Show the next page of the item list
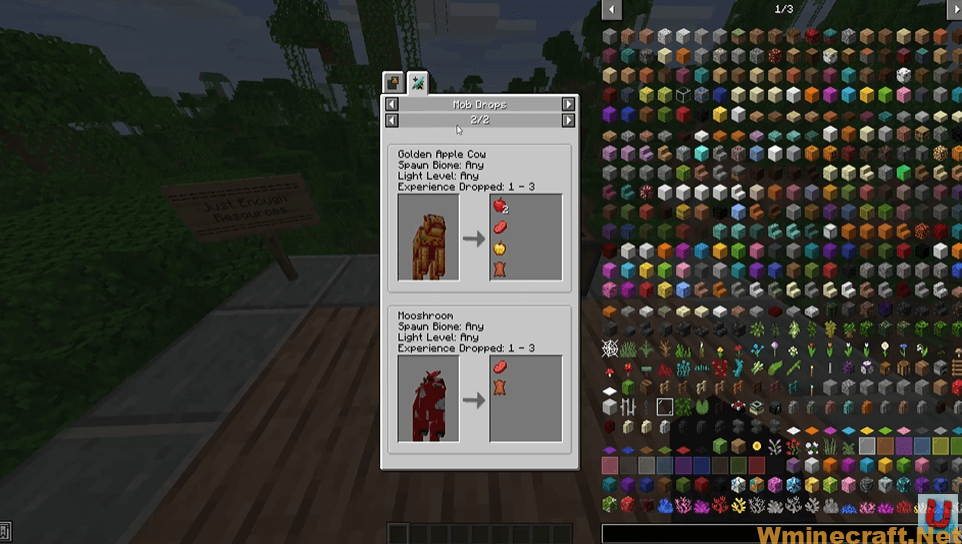 (x=953, y=9)
